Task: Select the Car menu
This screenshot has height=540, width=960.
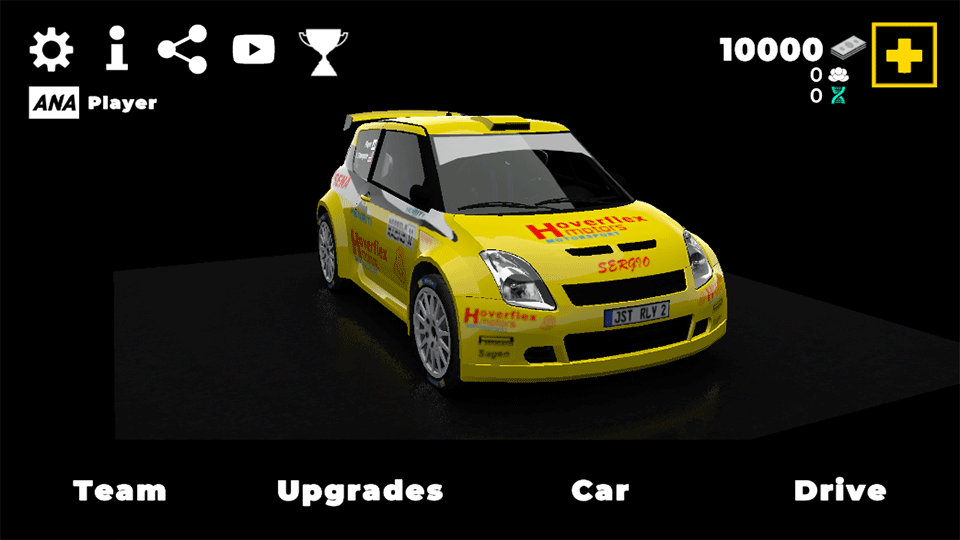Action: click(600, 491)
